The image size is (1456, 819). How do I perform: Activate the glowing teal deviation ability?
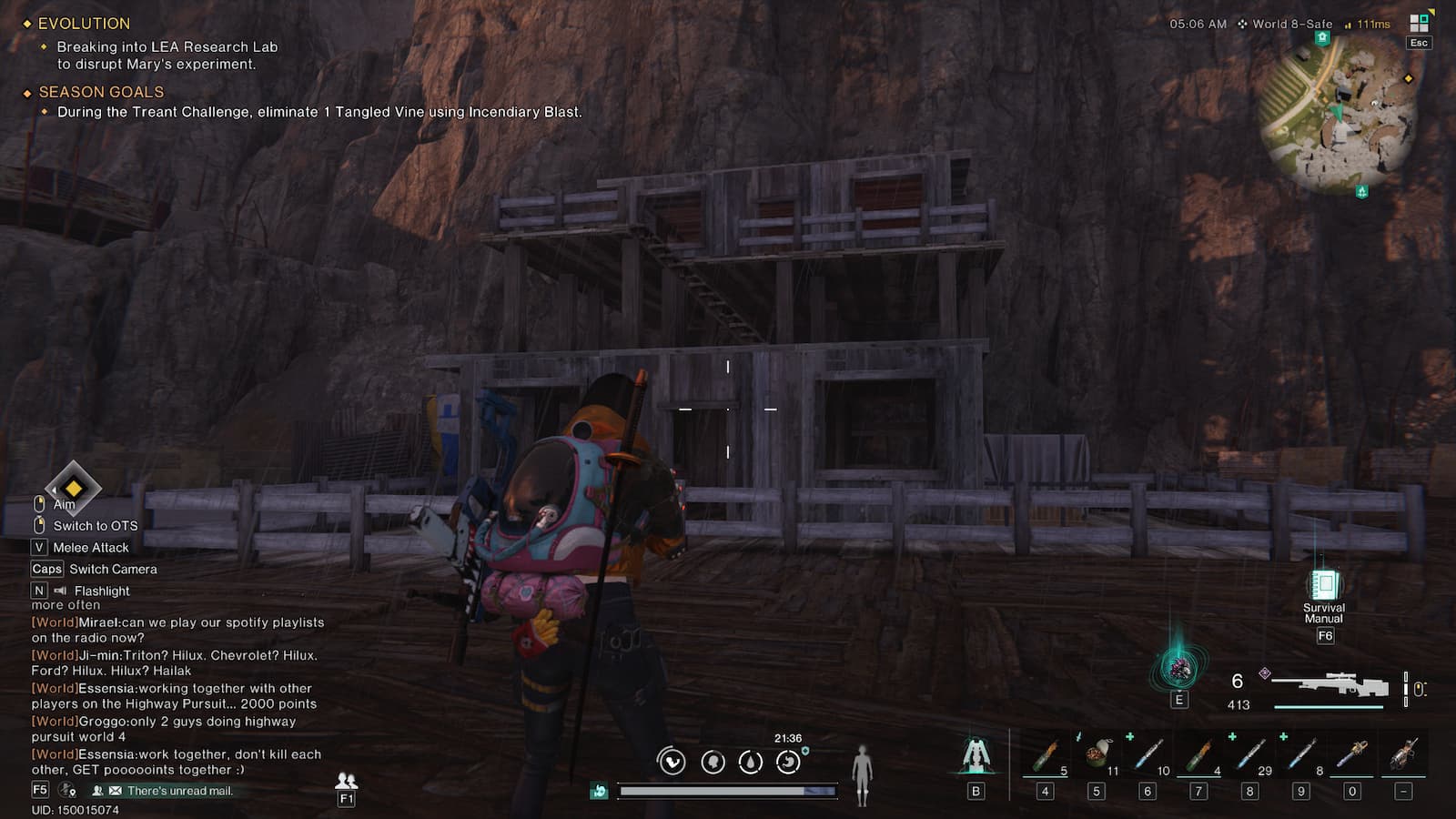click(x=1178, y=669)
